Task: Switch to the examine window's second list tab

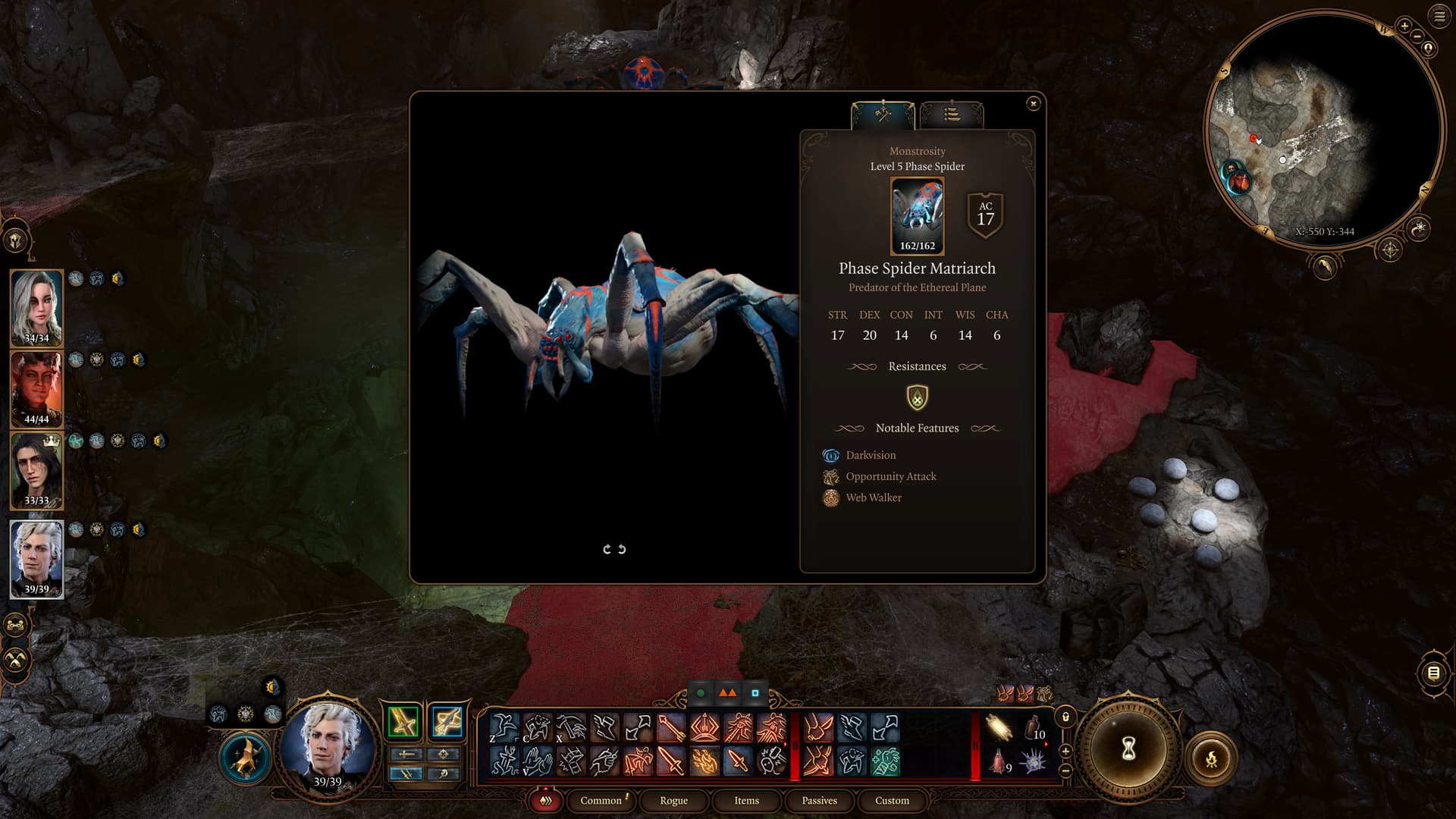Action: click(x=952, y=115)
